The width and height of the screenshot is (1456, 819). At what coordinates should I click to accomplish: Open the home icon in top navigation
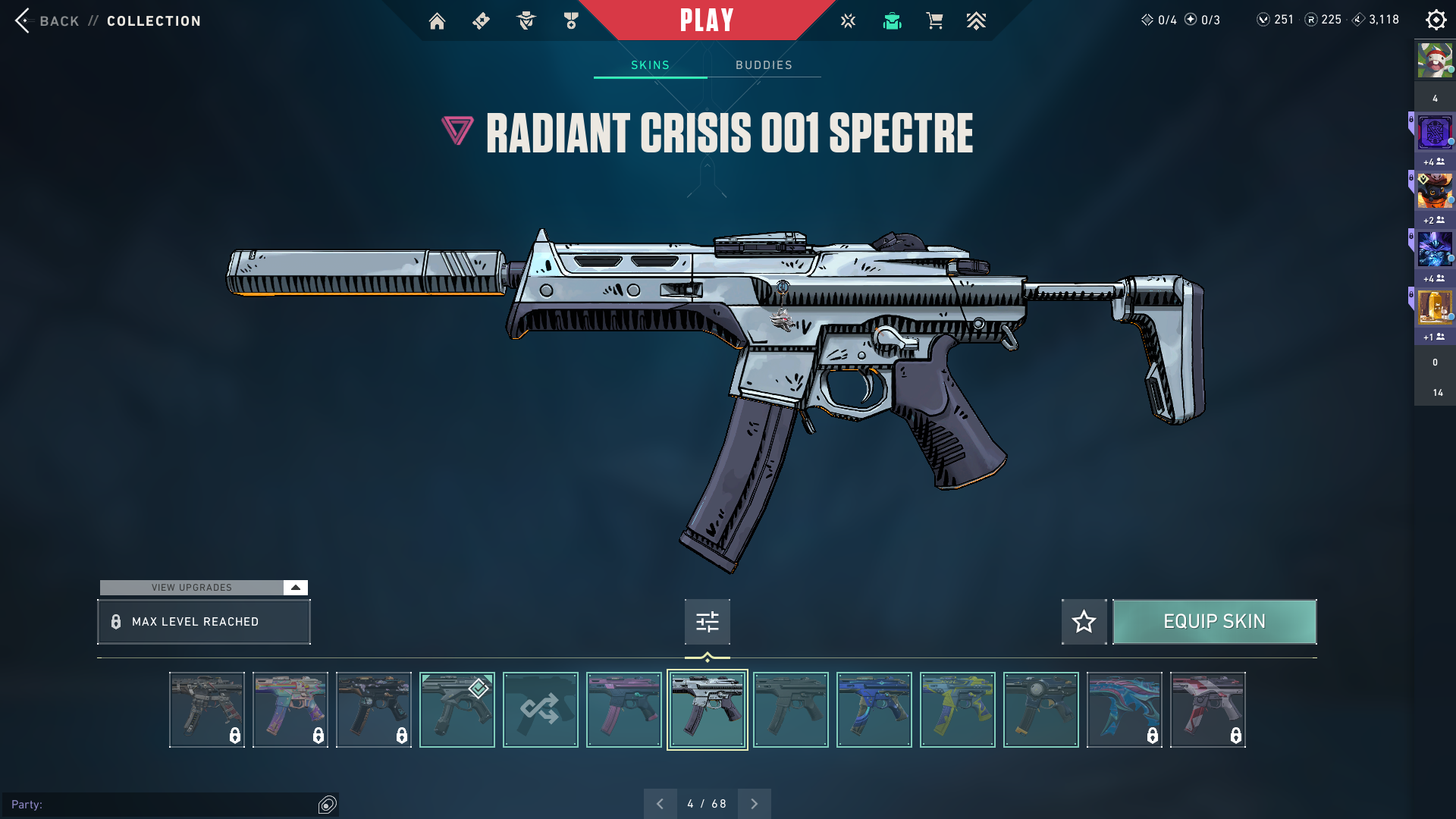[x=437, y=21]
